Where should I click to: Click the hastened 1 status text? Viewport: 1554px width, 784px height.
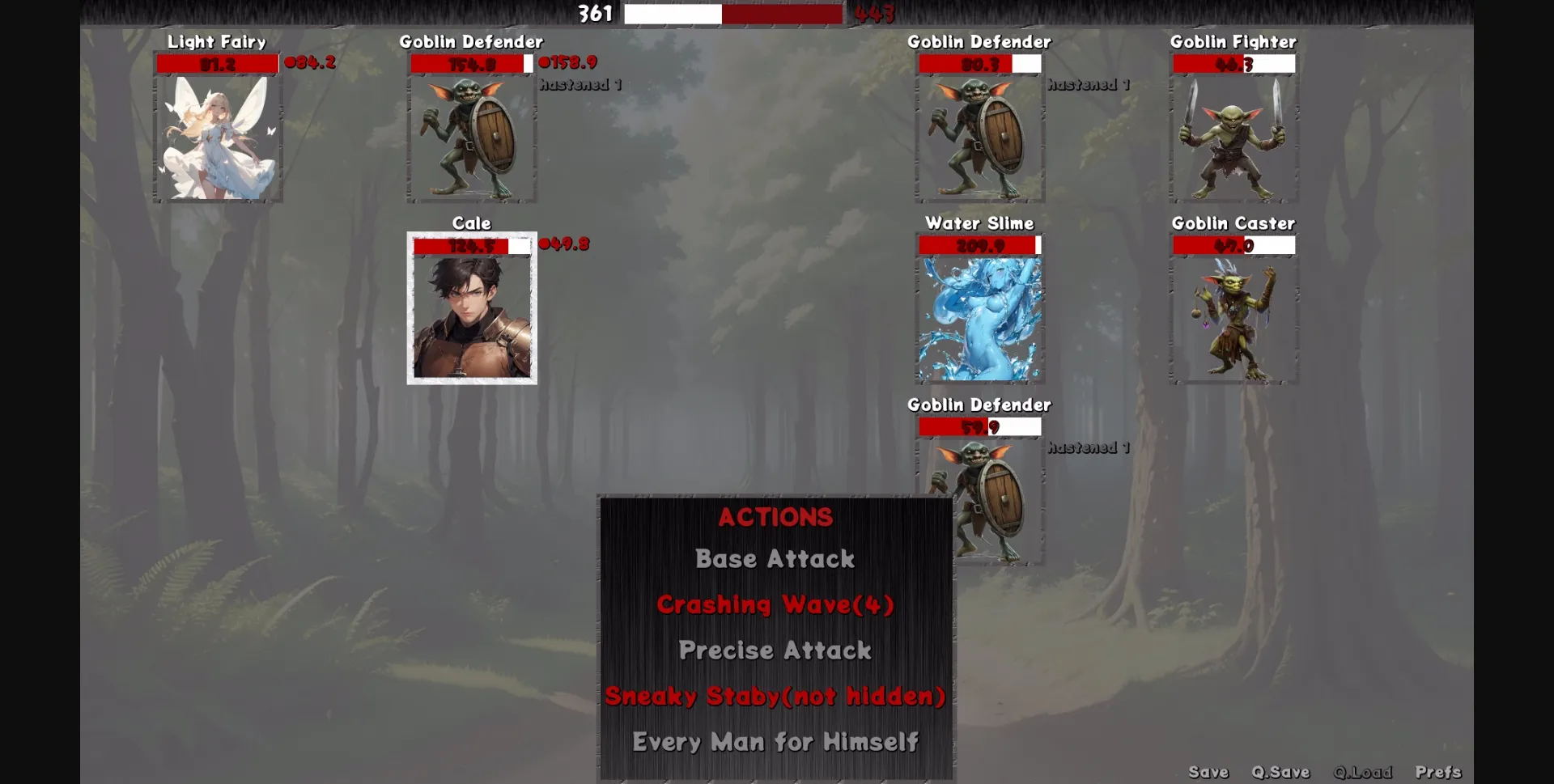pos(580,84)
